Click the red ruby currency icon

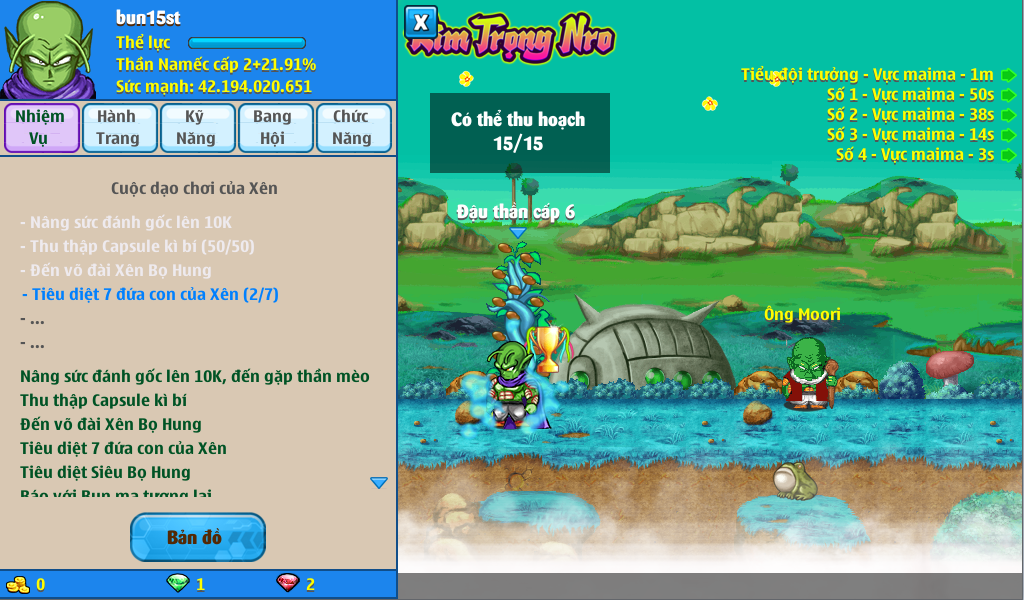287,583
